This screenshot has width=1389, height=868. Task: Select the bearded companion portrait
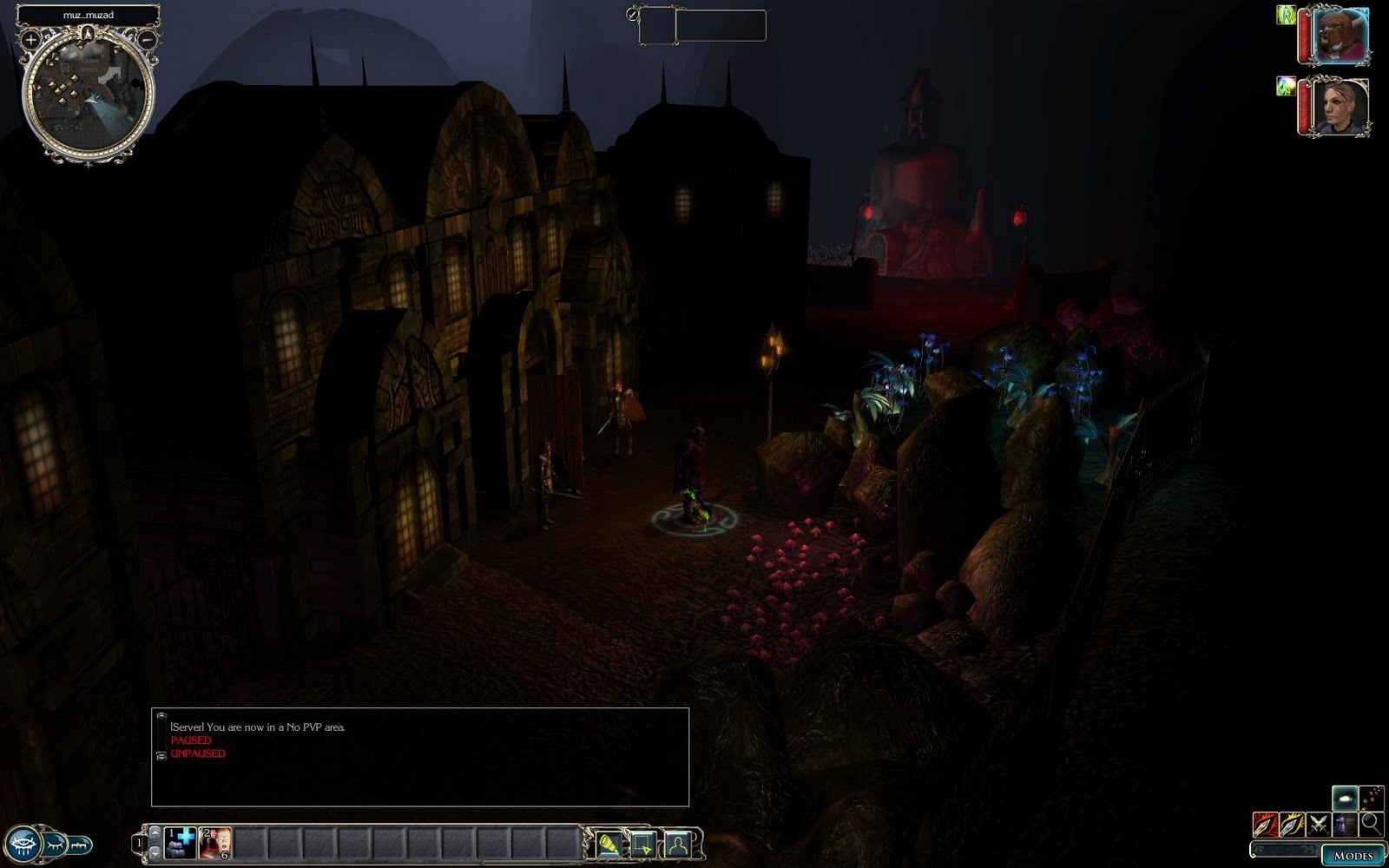click(1340, 35)
